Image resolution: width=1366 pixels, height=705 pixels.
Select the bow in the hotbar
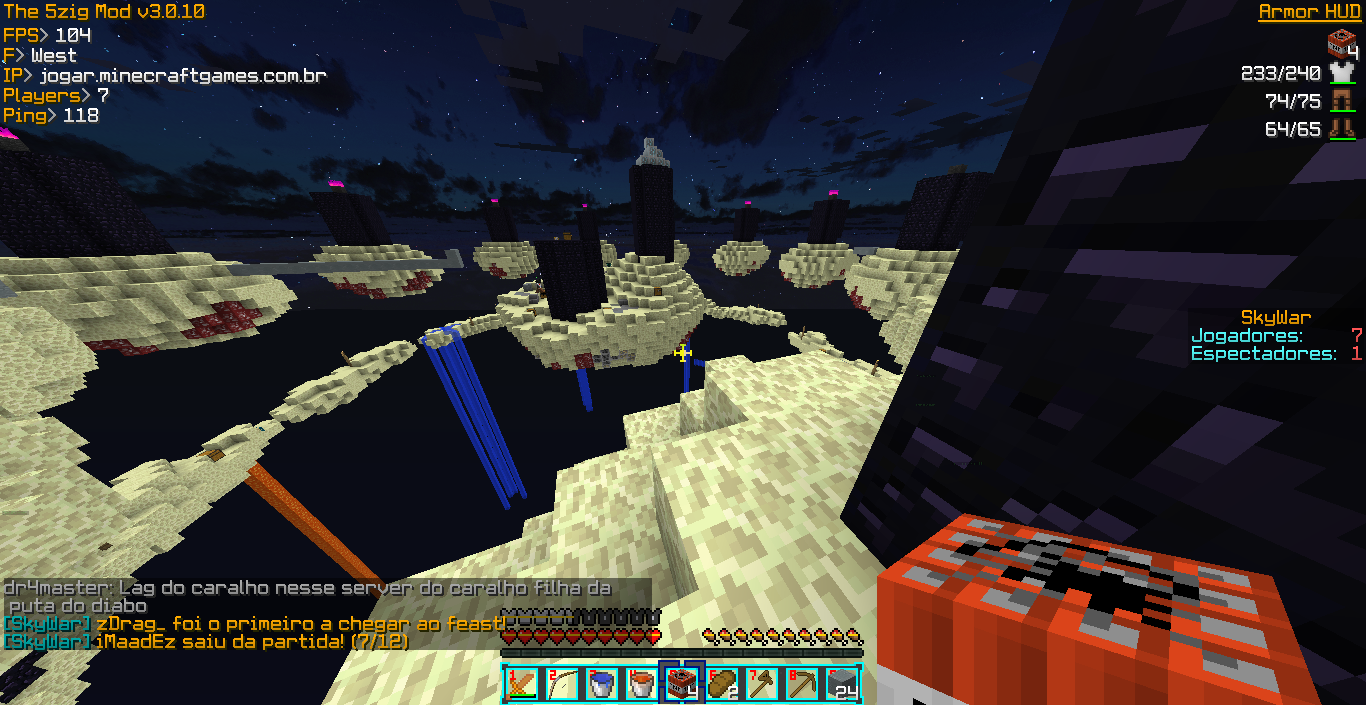(x=562, y=684)
